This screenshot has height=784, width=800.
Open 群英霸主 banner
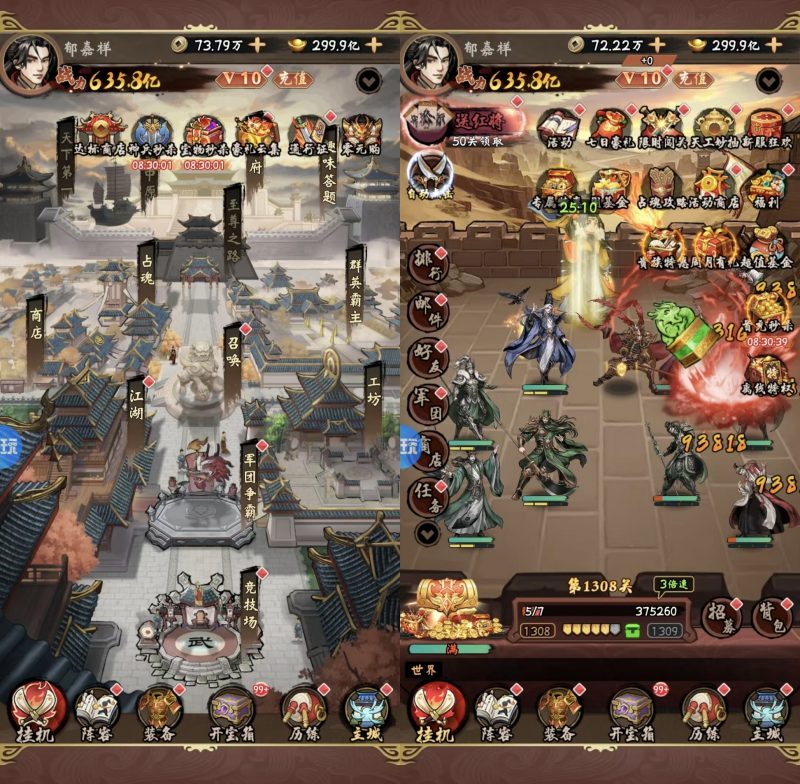[x=355, y=283]
